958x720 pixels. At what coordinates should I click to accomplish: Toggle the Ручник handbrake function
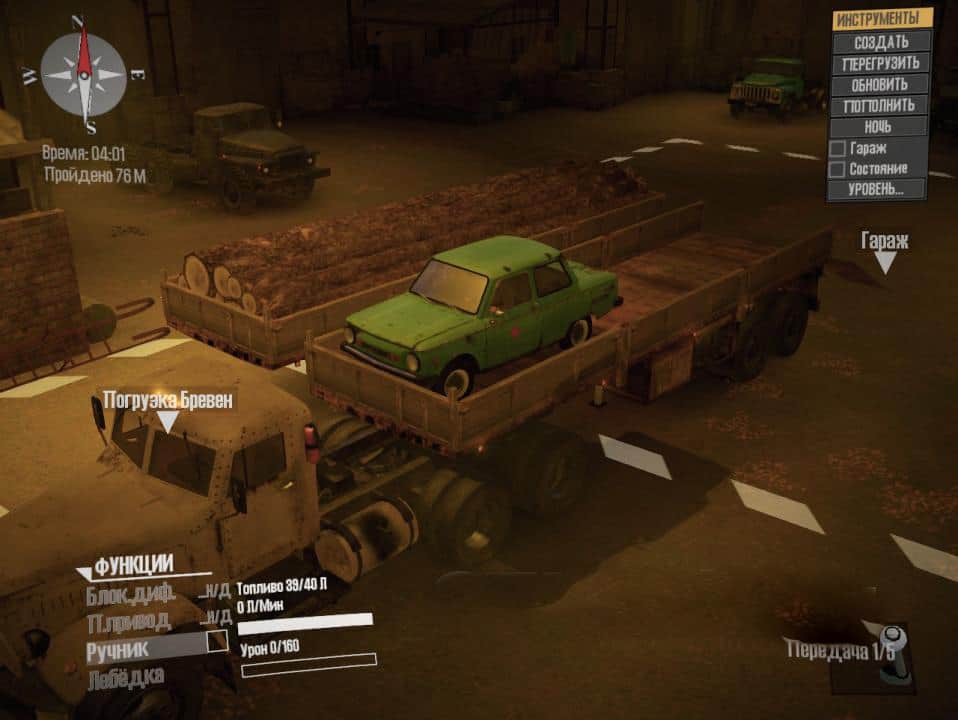217,642
